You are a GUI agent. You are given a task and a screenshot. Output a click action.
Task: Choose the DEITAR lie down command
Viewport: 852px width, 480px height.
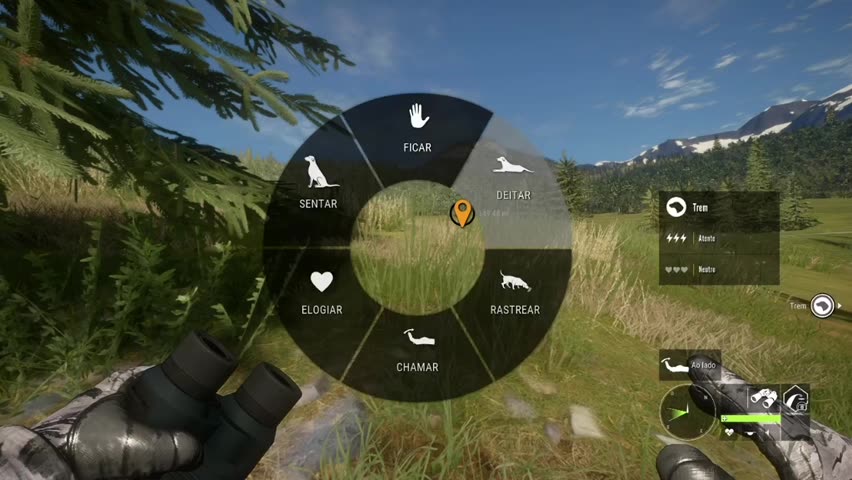pyautogui.click(x=512, y=176)
